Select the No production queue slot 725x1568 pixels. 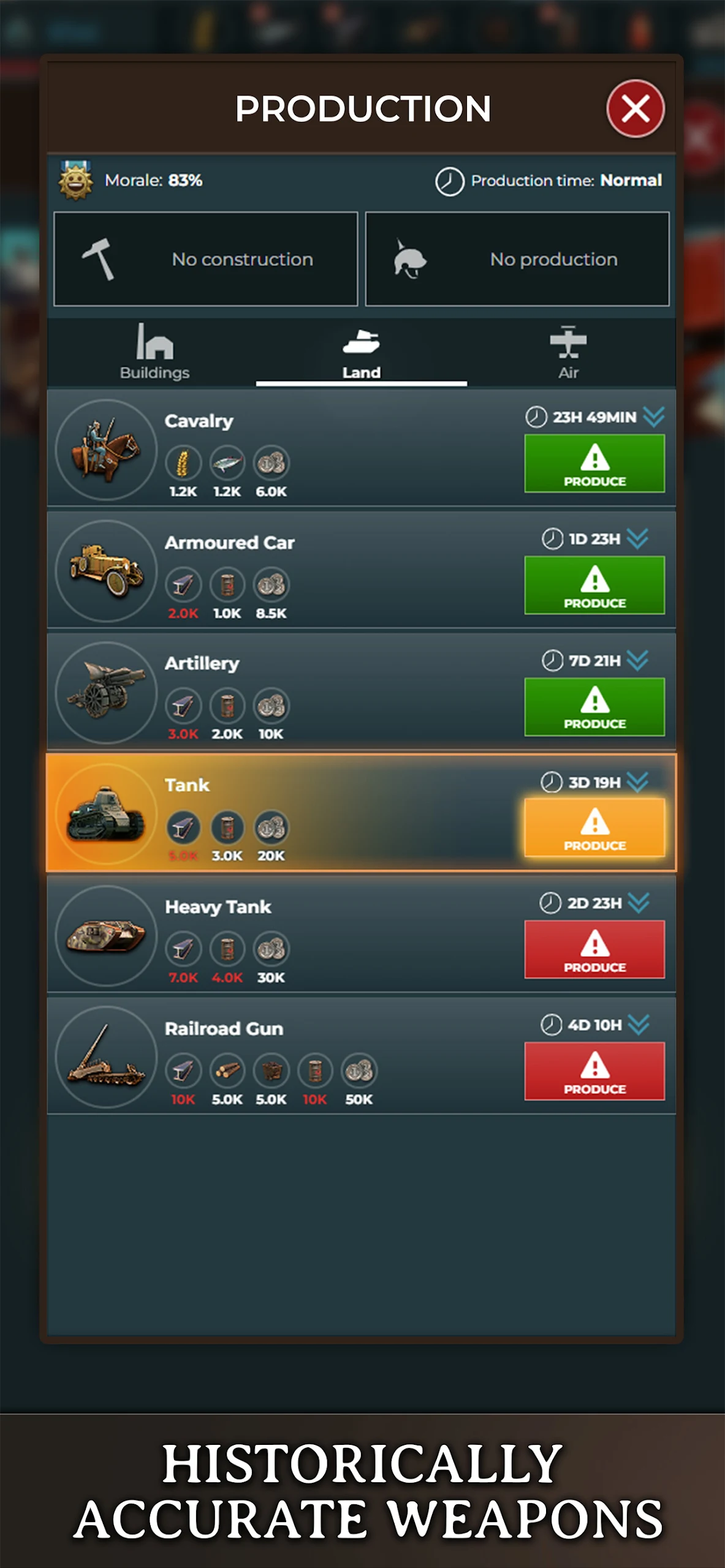pyautogui.click(x=517, y=259)
